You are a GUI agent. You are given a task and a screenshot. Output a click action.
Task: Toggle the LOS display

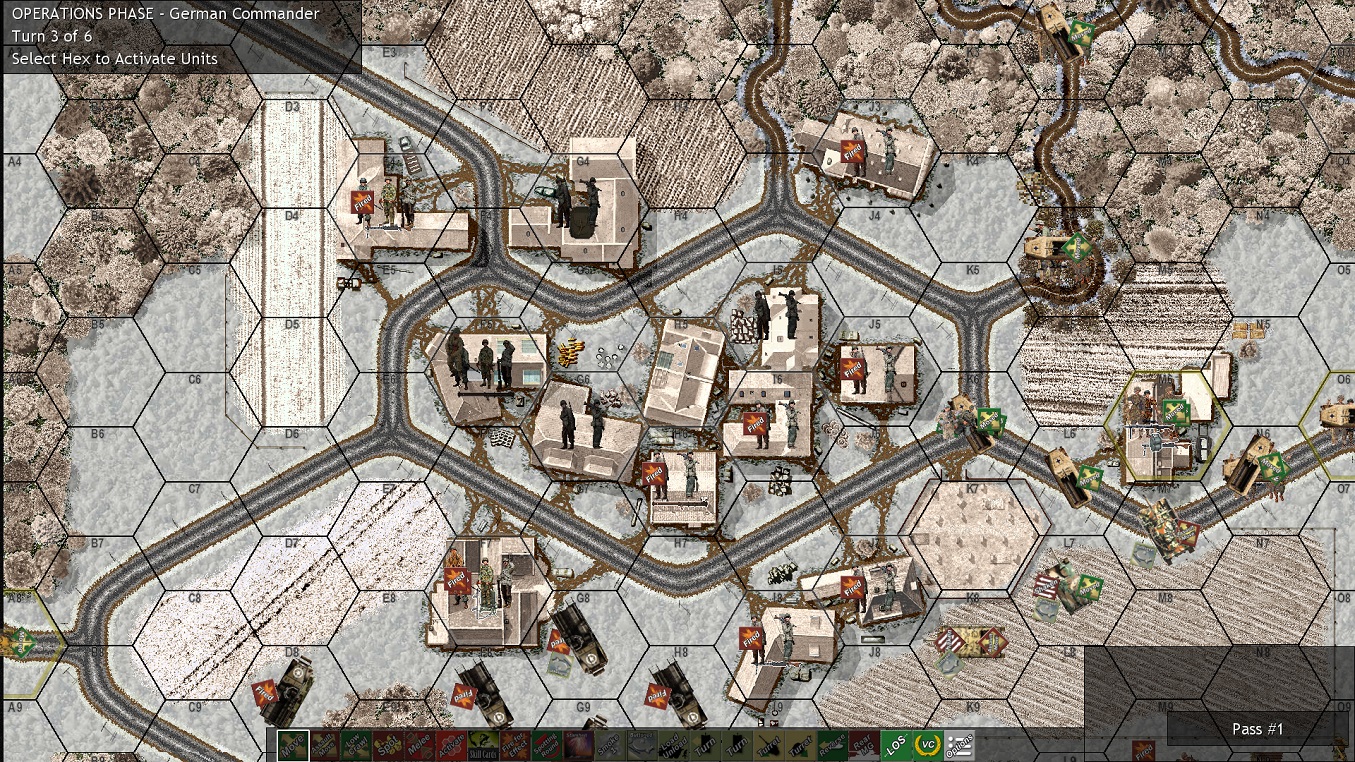[x=896, y=744]
